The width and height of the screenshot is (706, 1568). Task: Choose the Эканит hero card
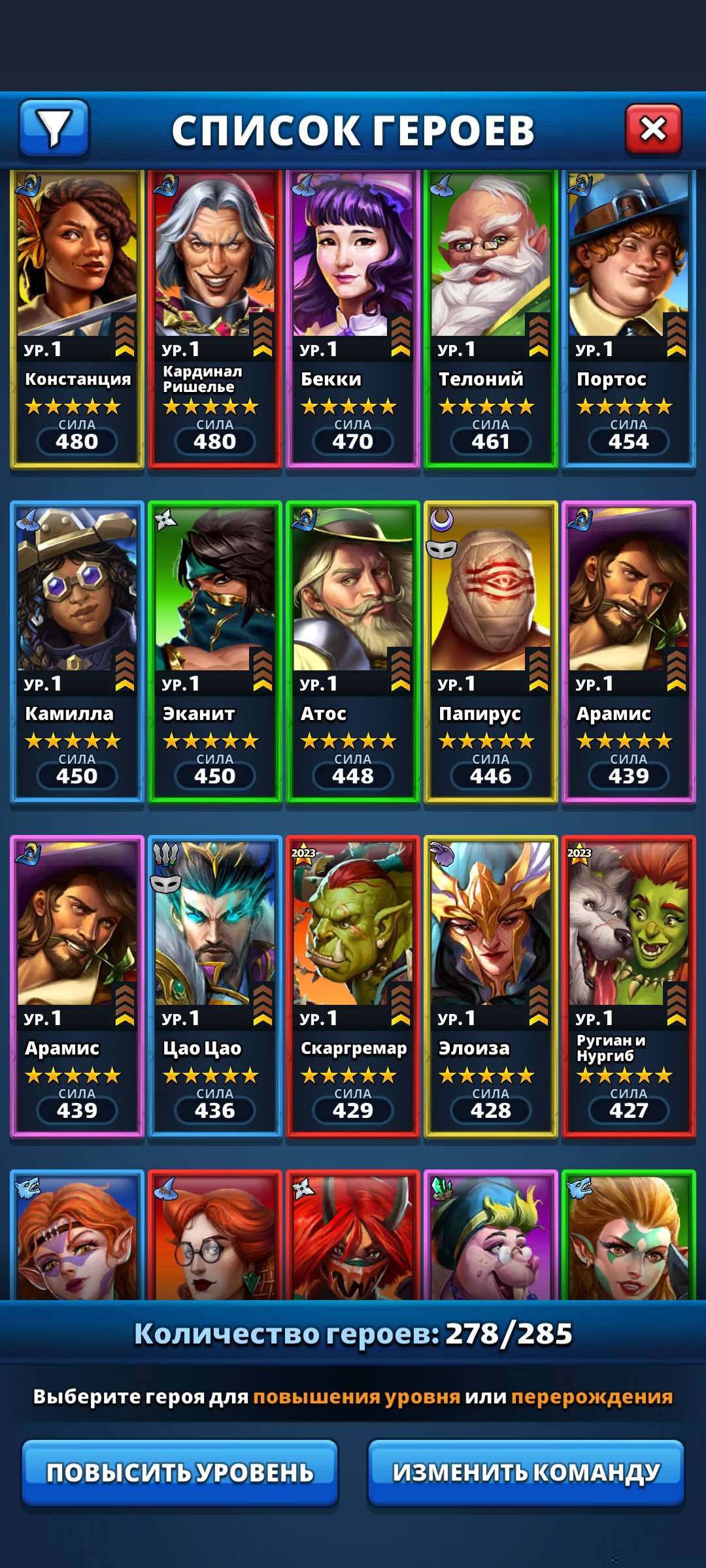pyautogui.click(x=215, y=652)
